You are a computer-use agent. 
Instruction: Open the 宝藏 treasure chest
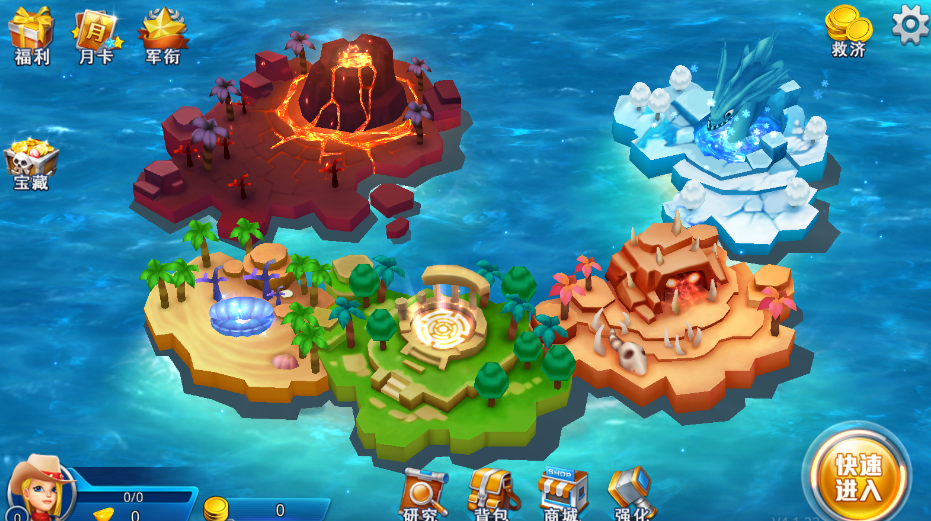tap(31, 163)
